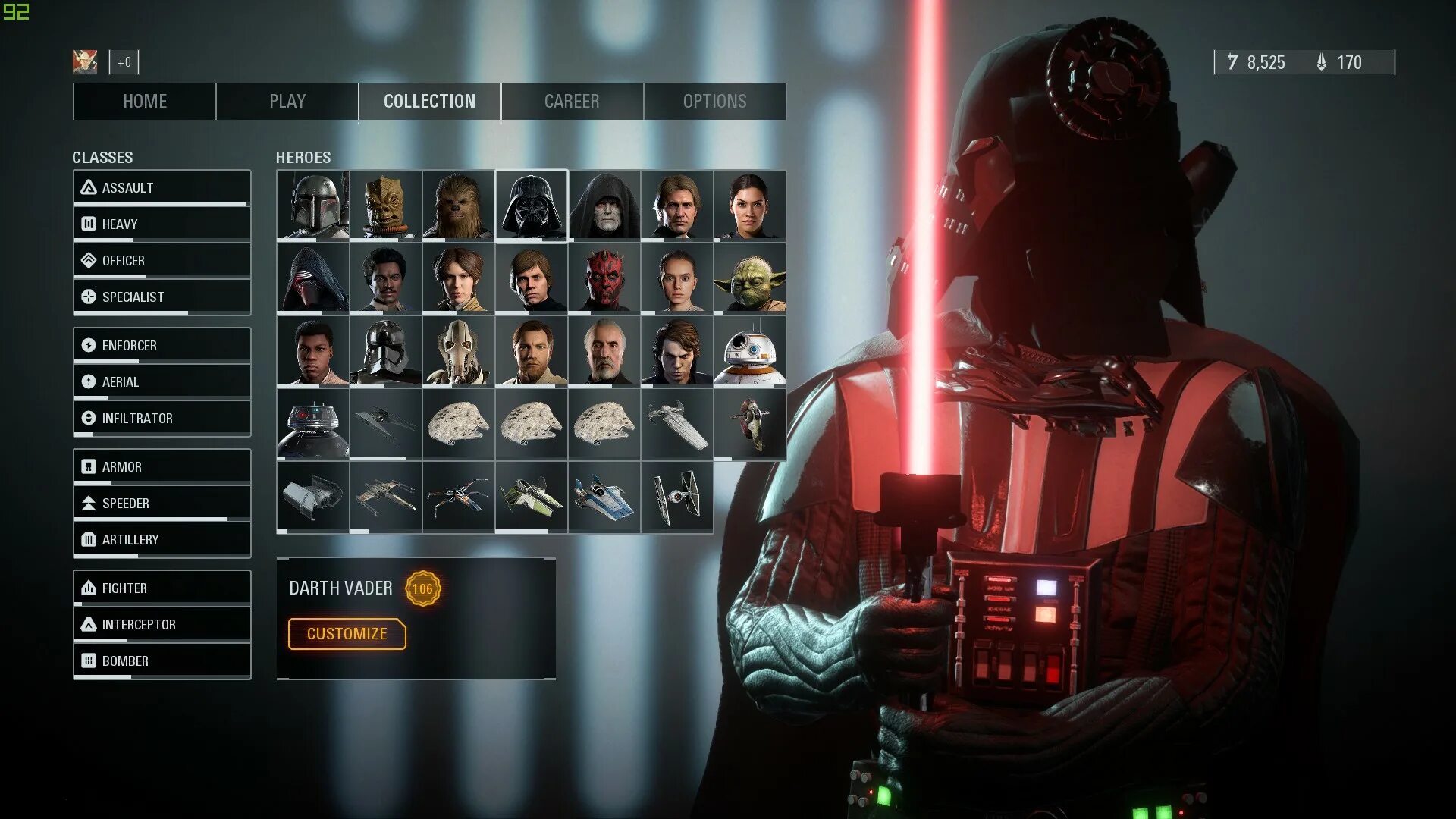Choose the General Grievous portrait
The image size is (1456, 819).
458,351
